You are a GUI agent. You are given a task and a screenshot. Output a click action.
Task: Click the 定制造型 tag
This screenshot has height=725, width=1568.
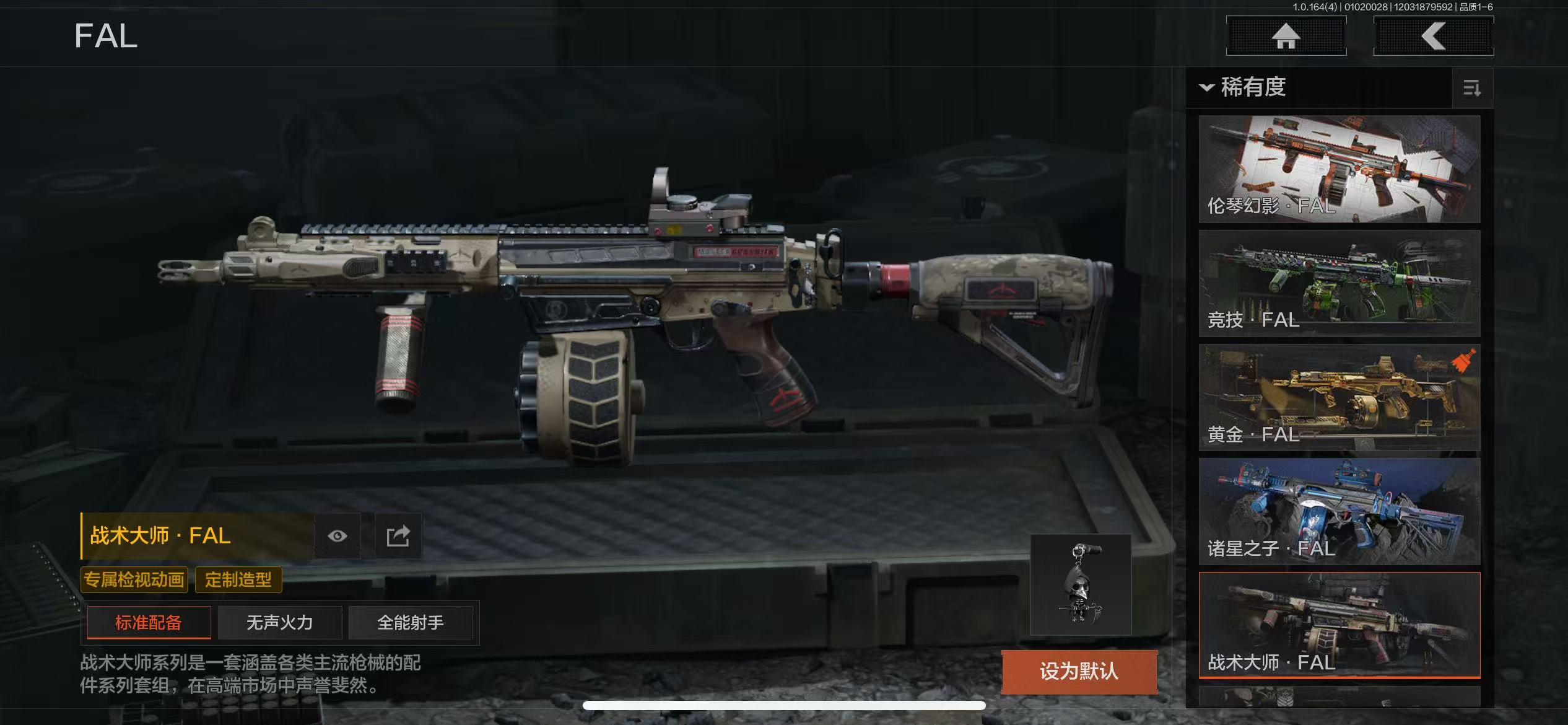click(x=238, y=579)
